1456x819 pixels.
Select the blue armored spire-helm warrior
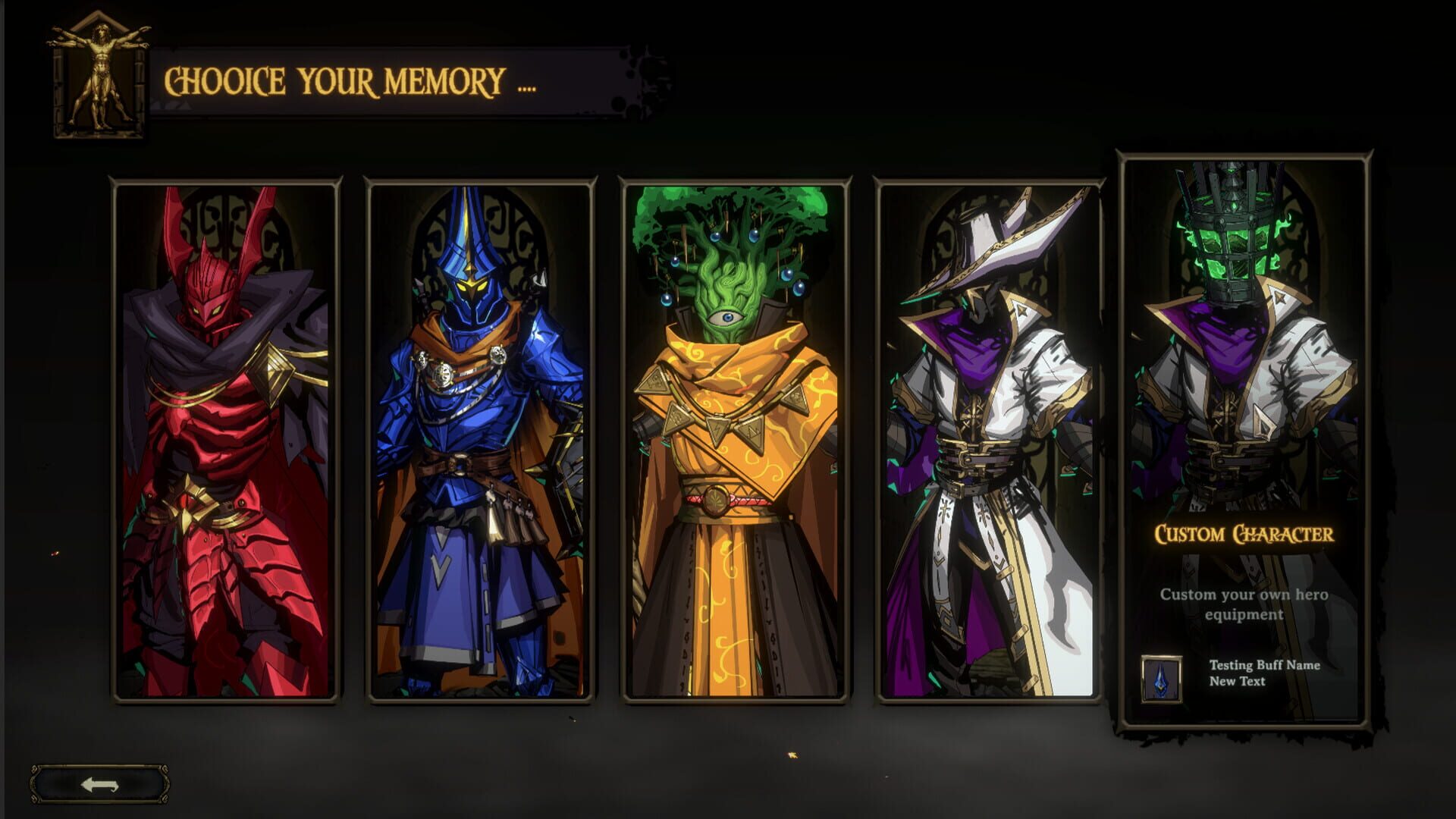(478, 440)
